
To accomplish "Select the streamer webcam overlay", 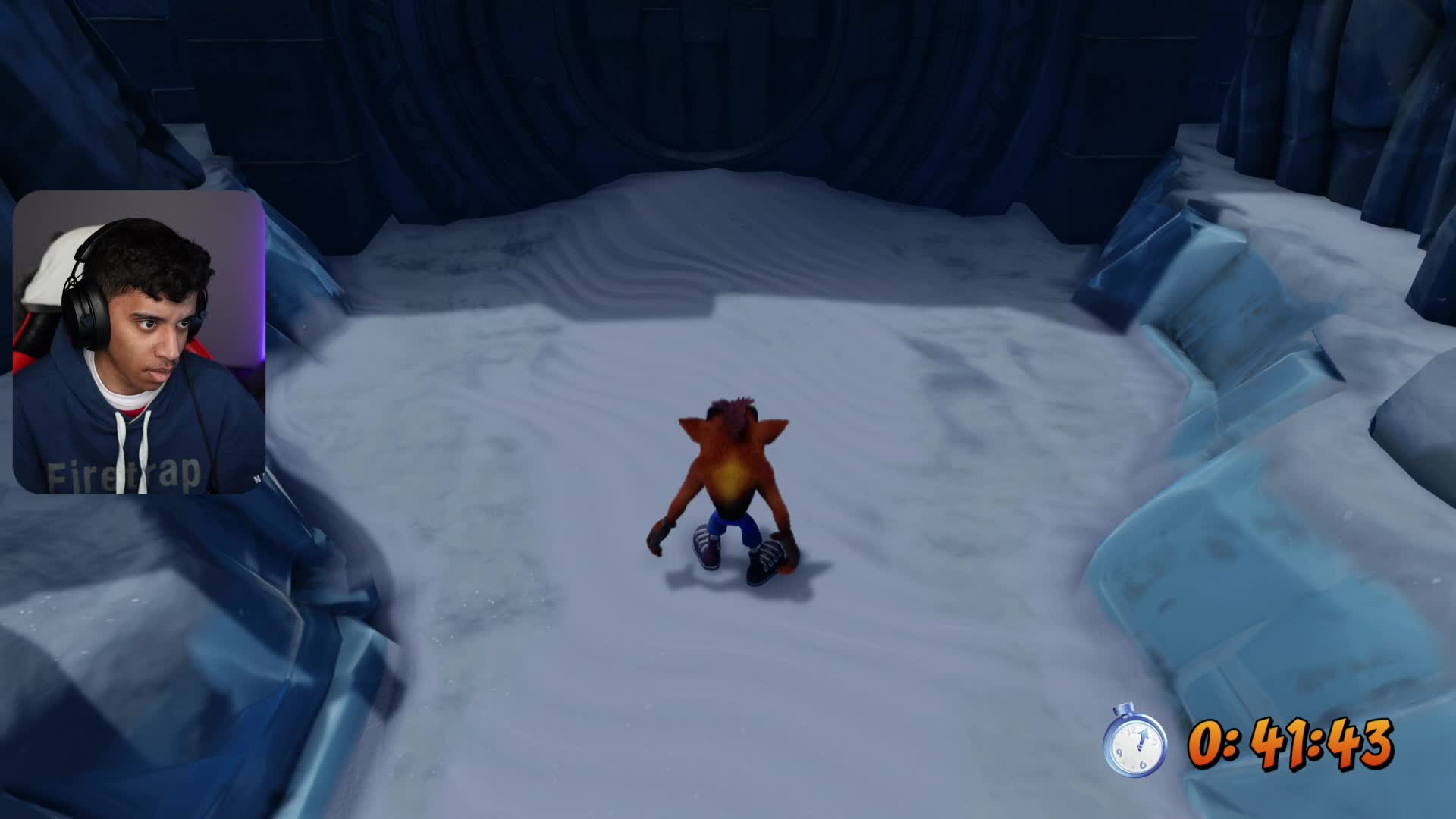I will [139, 343].
